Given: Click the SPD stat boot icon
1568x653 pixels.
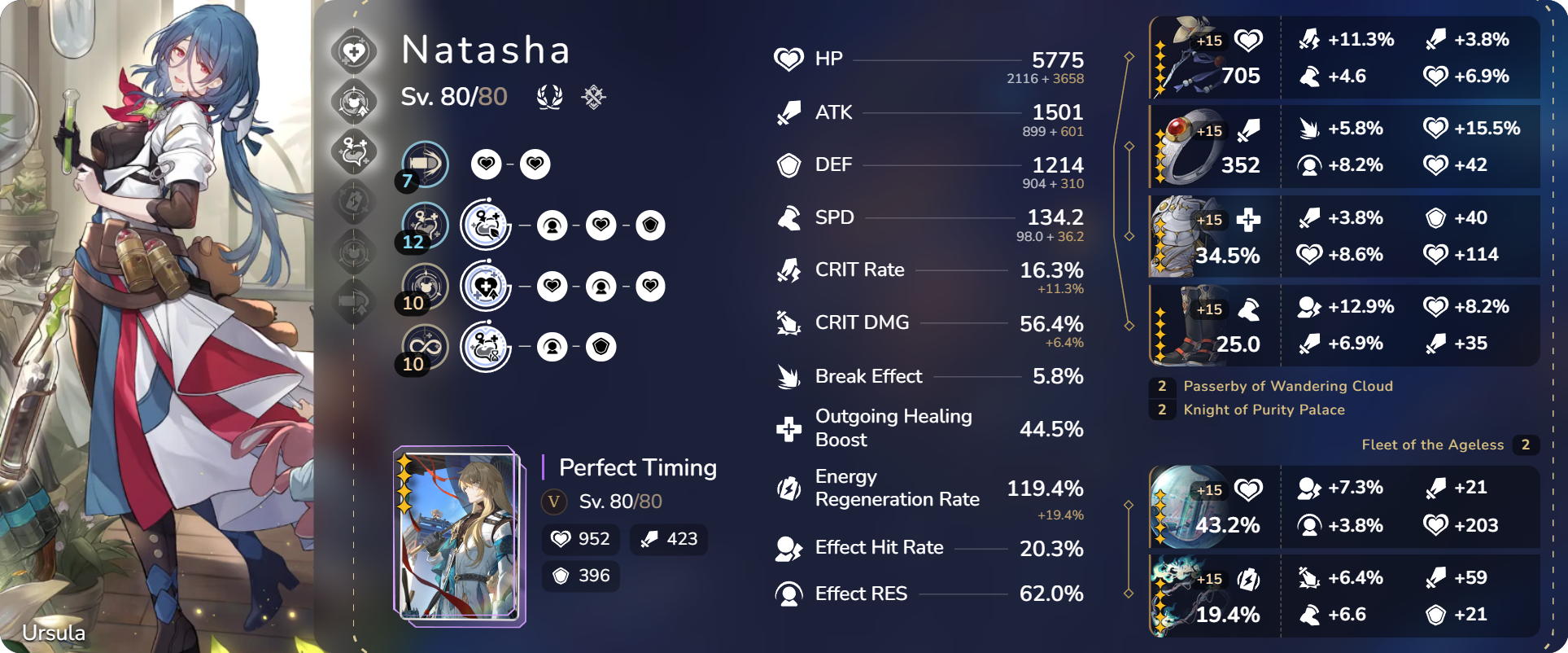Looking at the screenshot, I should tap(788, 217).
